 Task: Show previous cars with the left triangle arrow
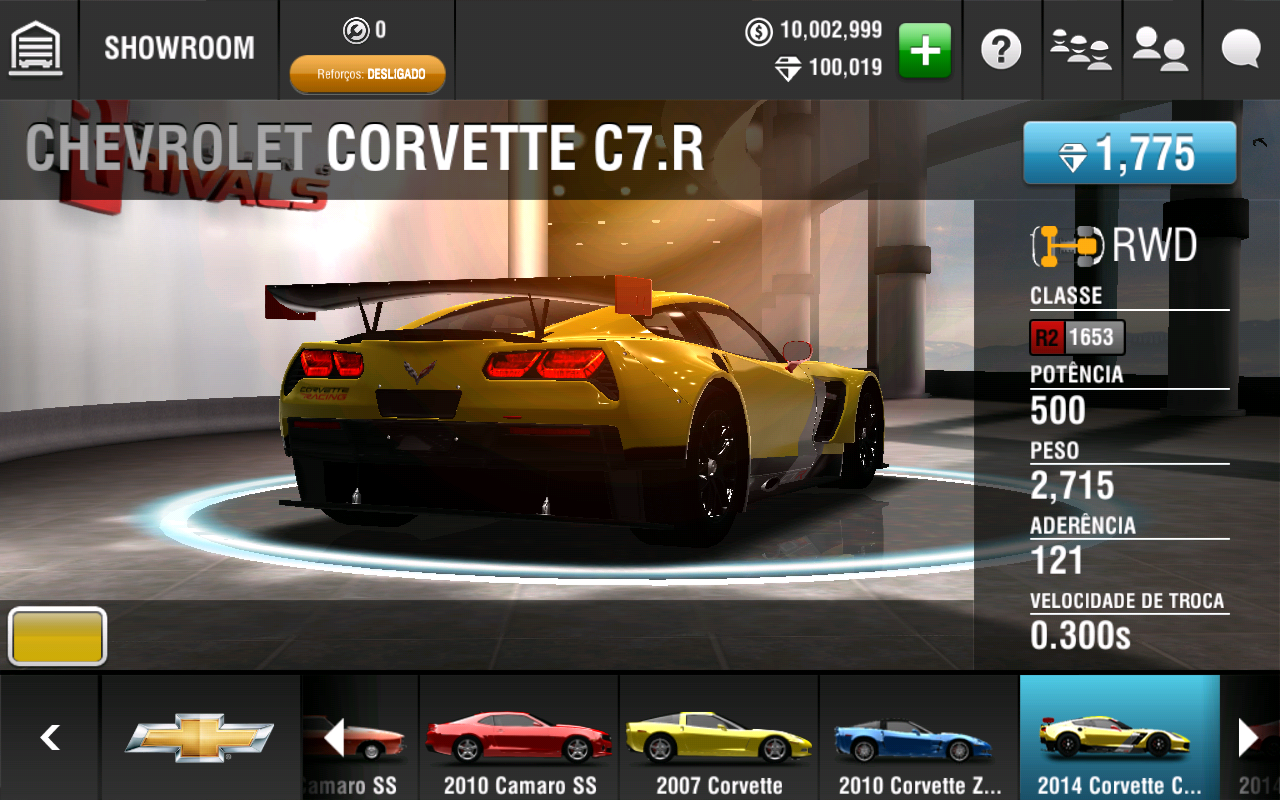[334, 738]
